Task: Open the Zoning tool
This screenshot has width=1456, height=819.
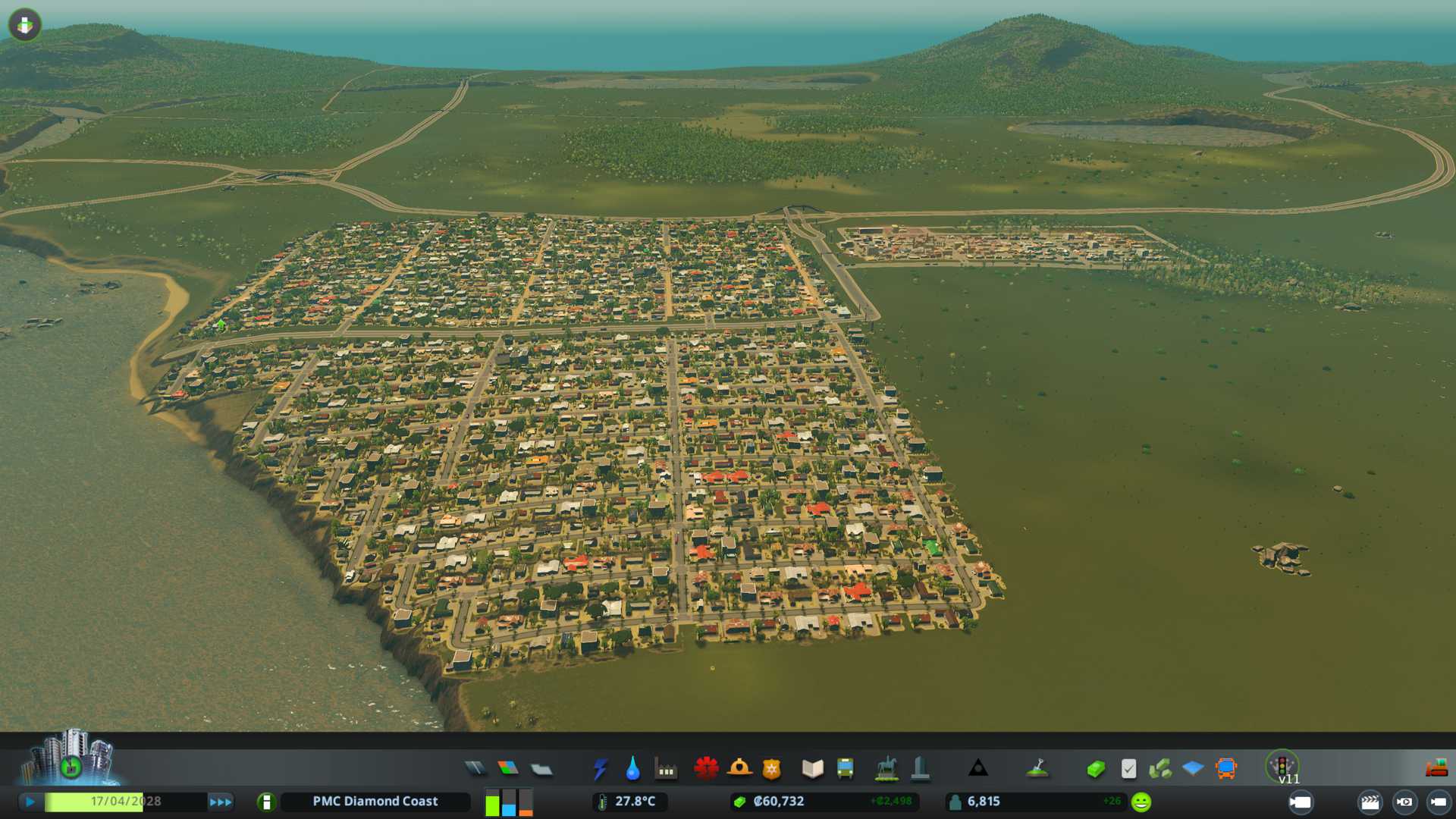Action: click(508, 769)
